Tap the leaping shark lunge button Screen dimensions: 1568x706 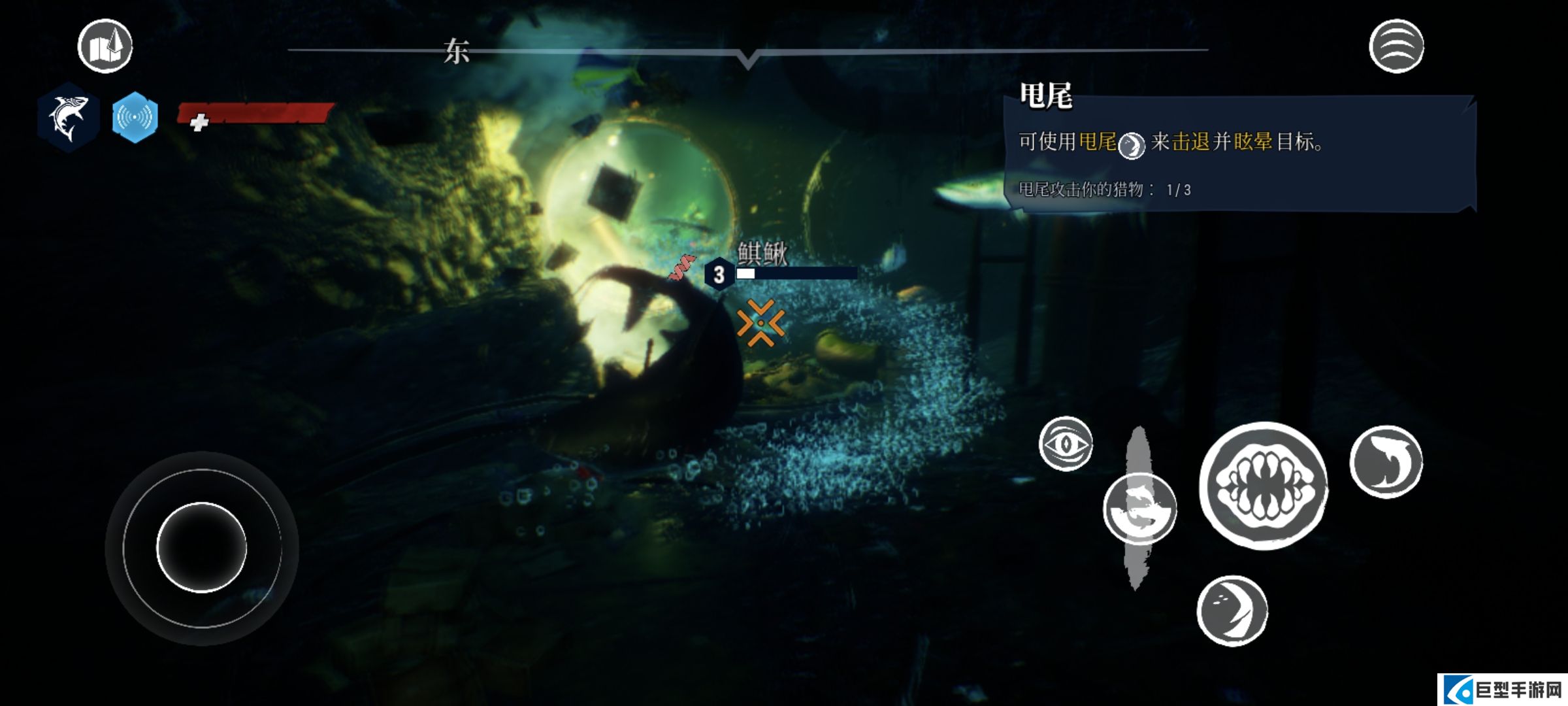(1386, 462)
